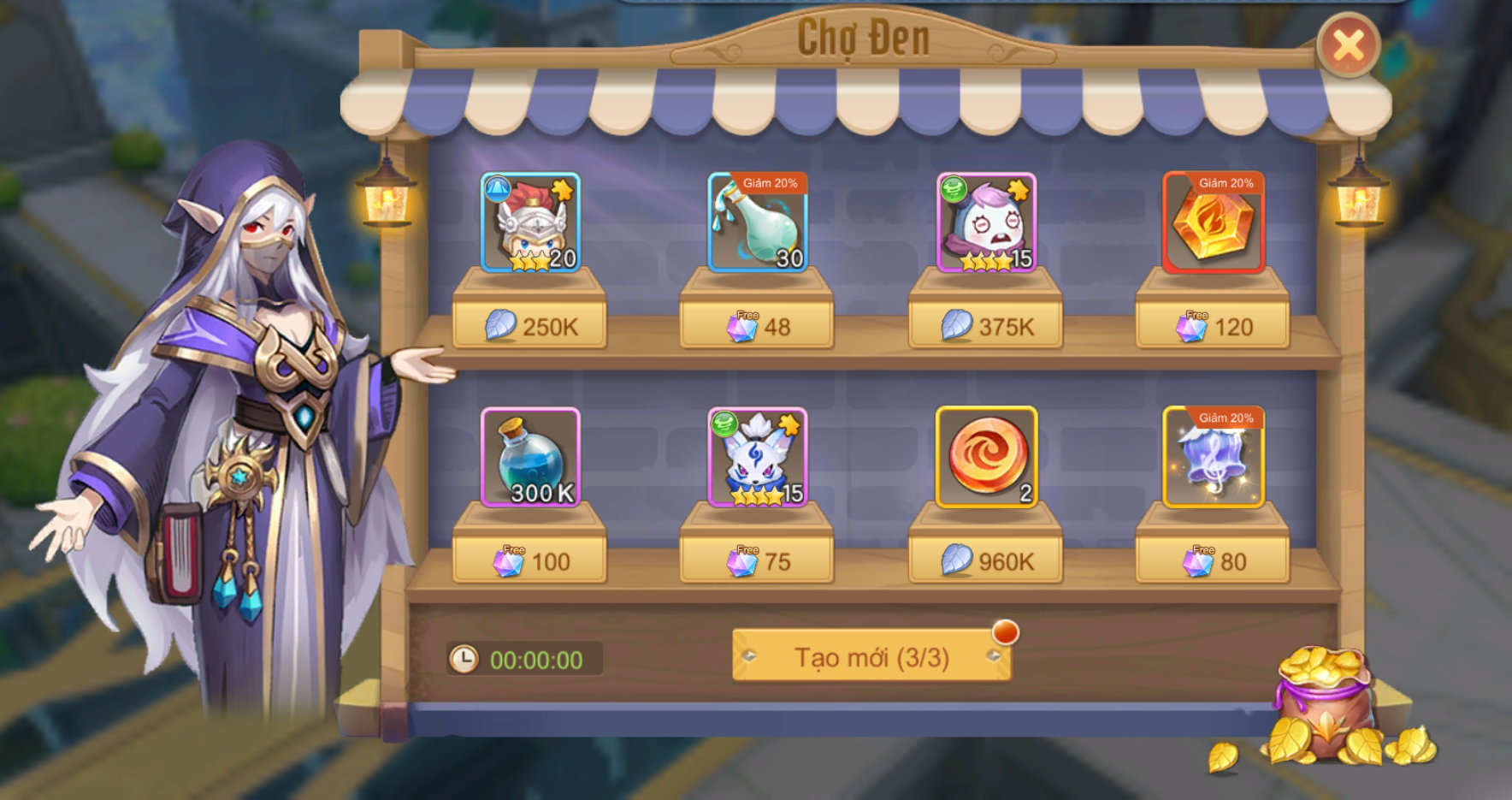Buy the fire gem for 120 gems
Image resolution: width=1512 pixels, height=800 pixels.
point(1213,327)
